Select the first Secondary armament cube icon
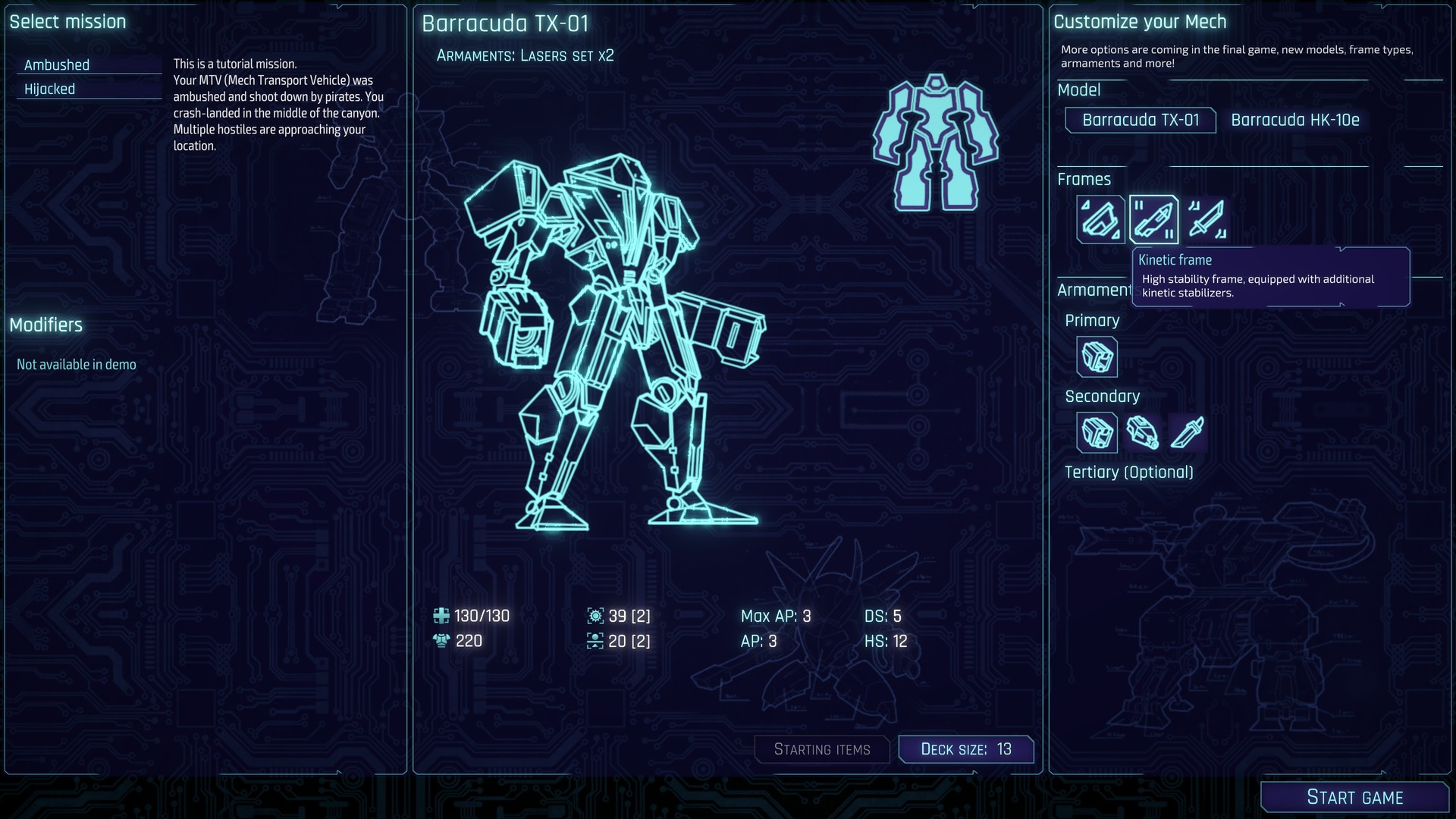 click(1097, 433)
